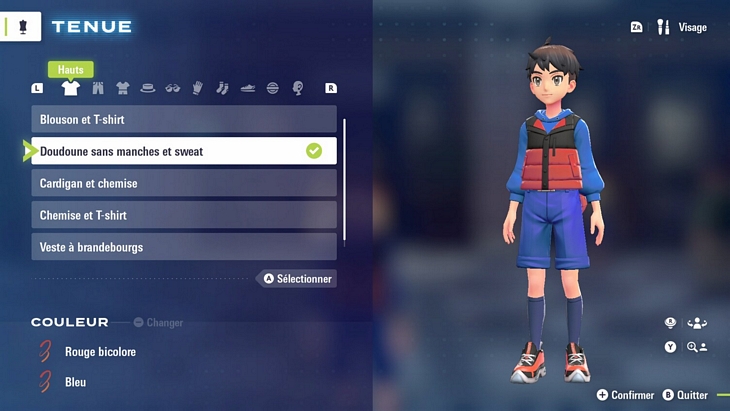Switch to the gloves tab
The height and width of the screenshot is (411, 730).
click(x=198, y=88)
